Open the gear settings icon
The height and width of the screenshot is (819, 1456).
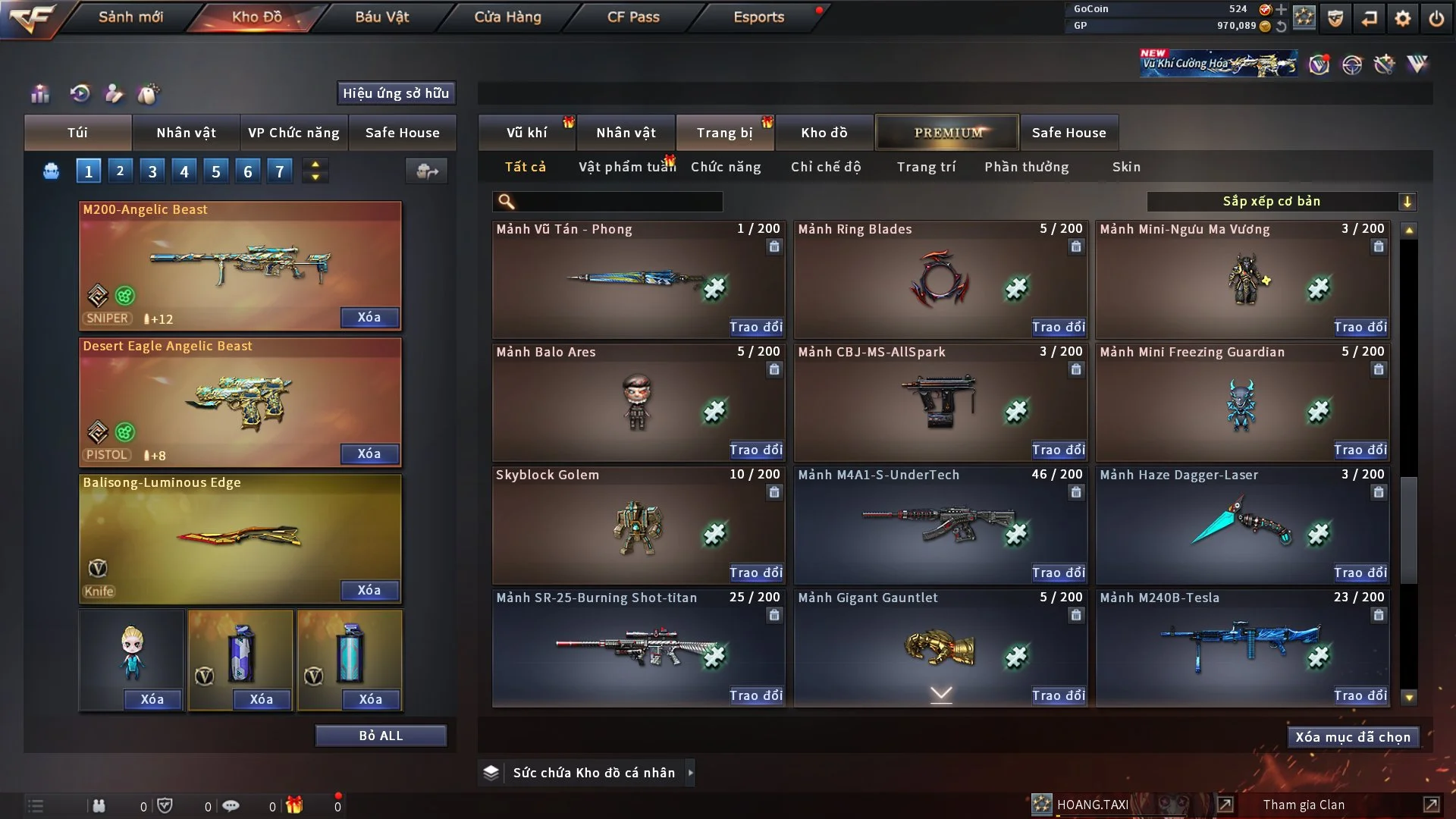[1403, 18]
